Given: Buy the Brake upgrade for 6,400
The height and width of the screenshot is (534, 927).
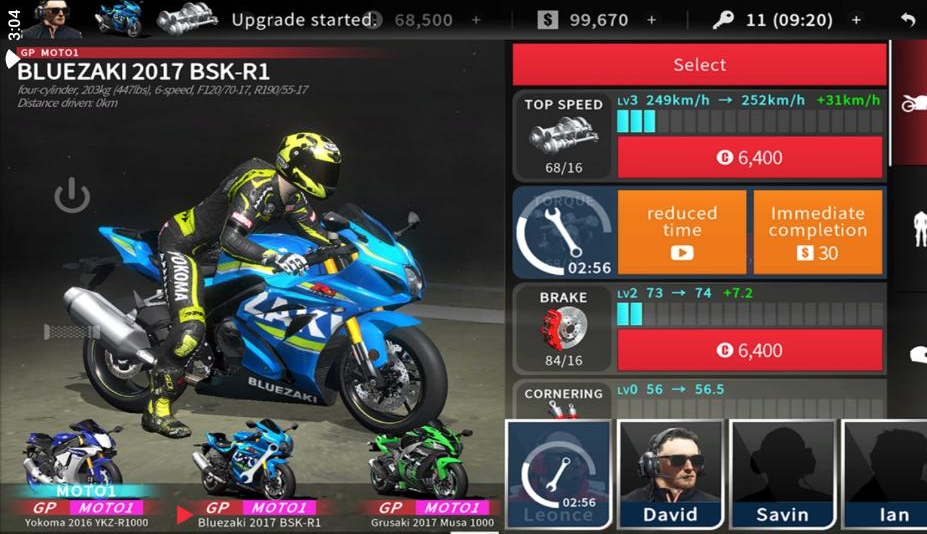Looking at the screenshot, I should [x=749, y=351].
